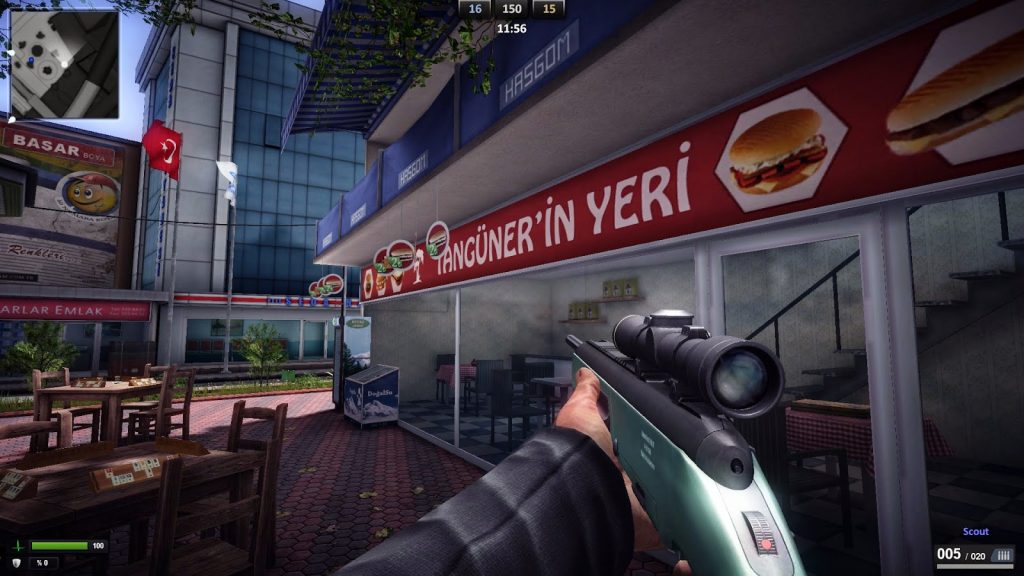Viewport: 1024px width, 576px height.
Task: Click the bullet magazine icon beside ammo
Action: [x=1003, y=555]
